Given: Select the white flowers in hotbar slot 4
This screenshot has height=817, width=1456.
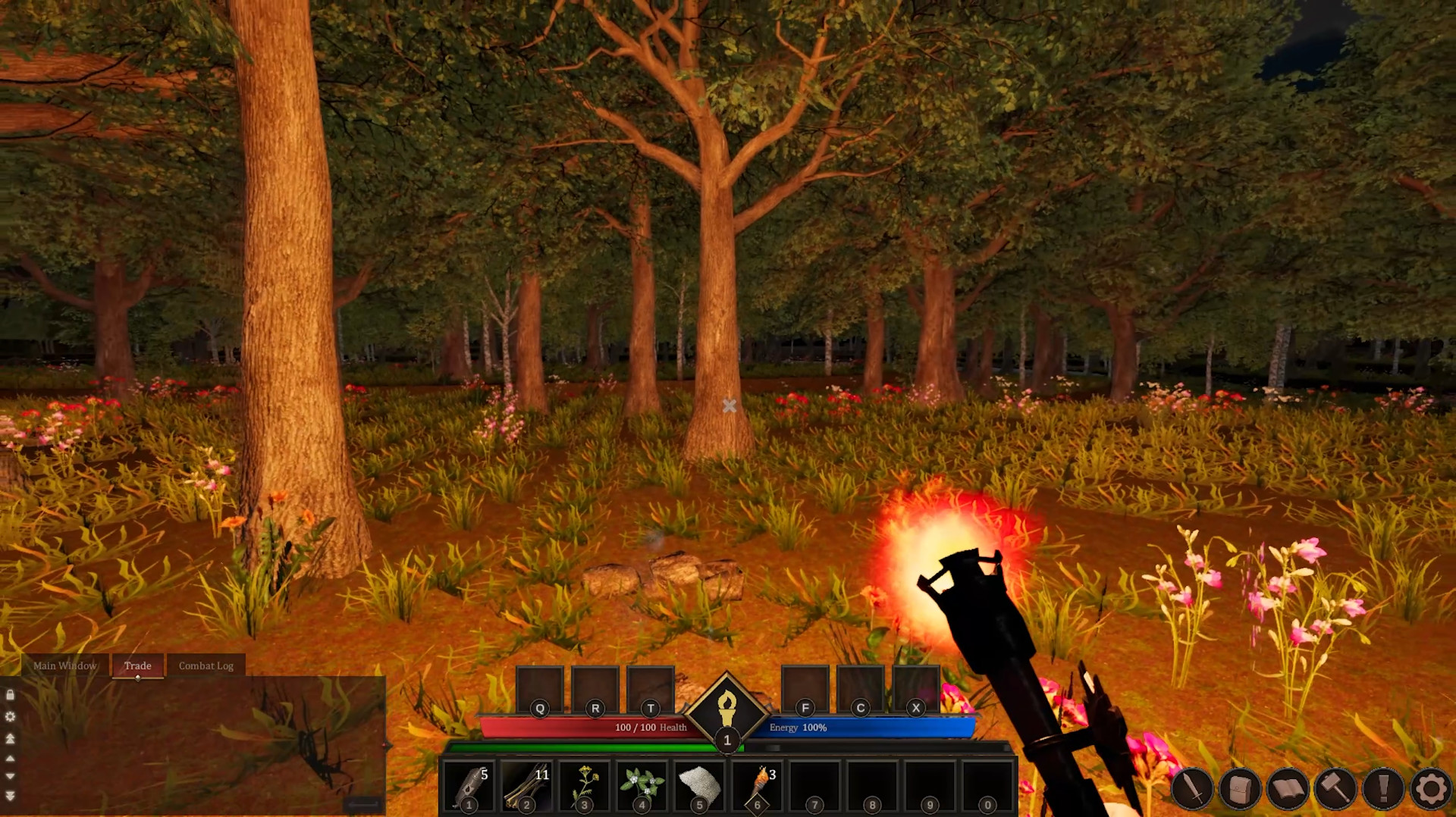Looking at the screenshot, I should click(641, 784).
